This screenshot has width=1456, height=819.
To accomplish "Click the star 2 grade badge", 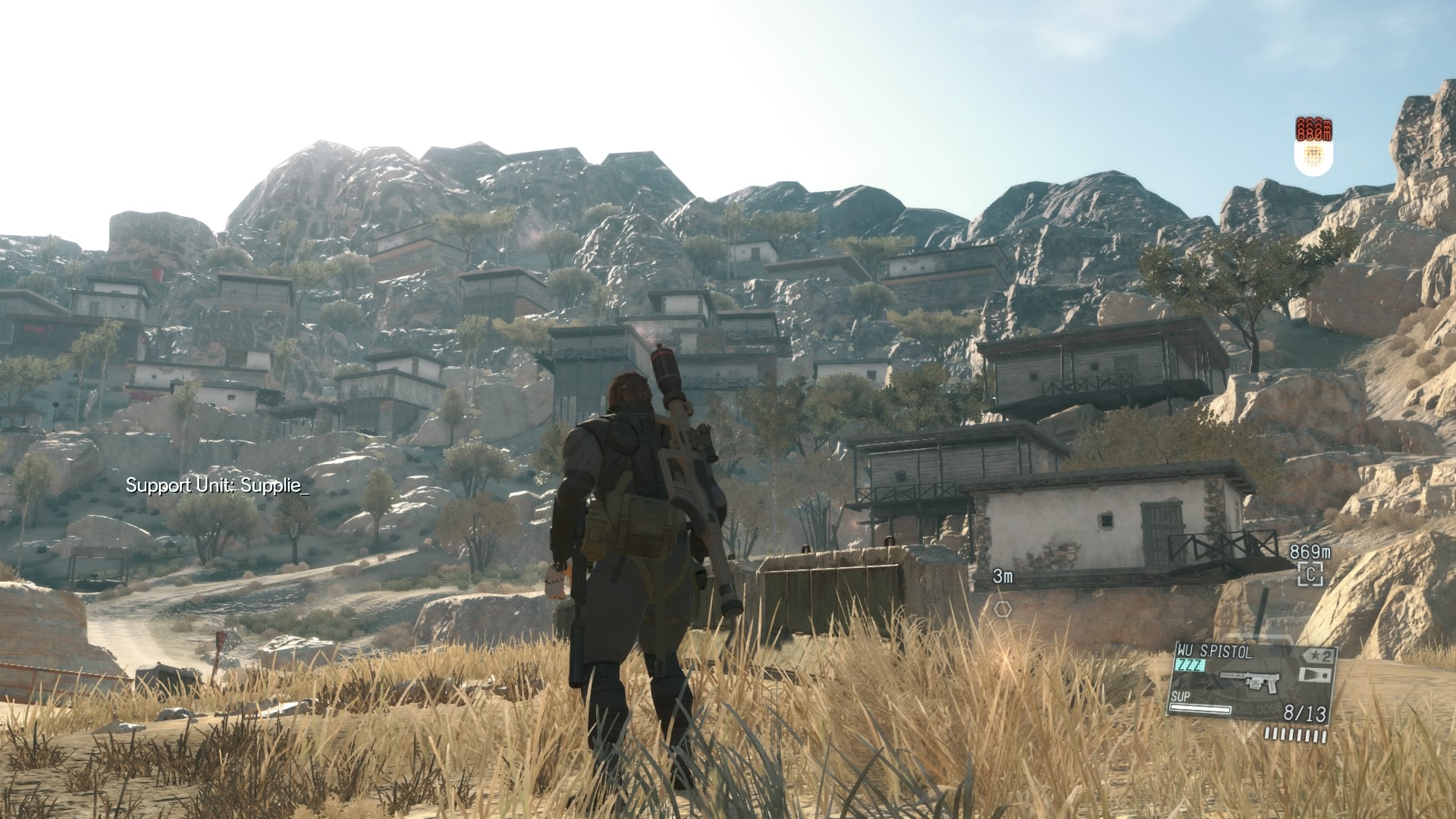I will (1318, 654).
